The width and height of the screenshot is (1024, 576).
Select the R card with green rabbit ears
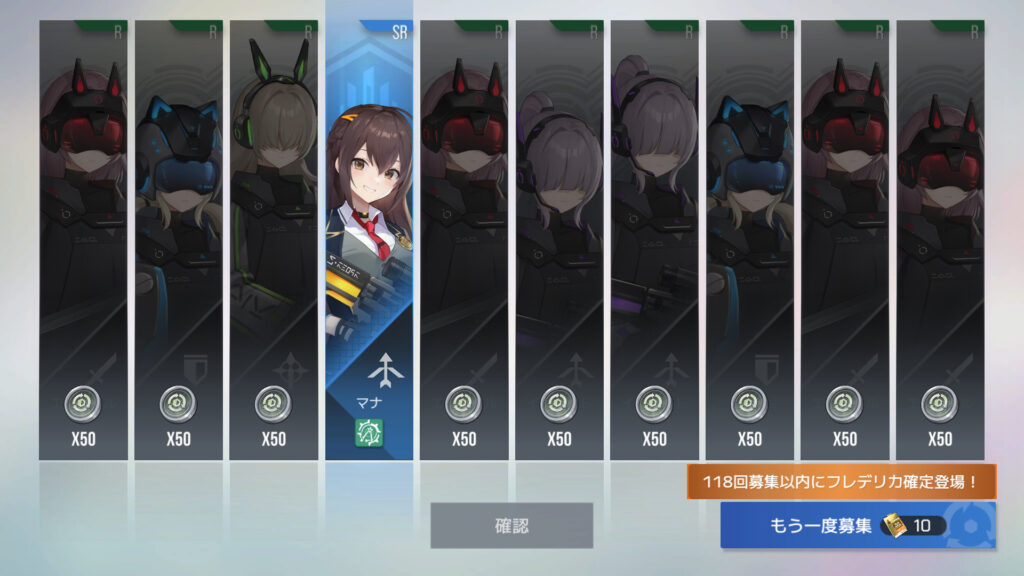pyautogui.click(x=273, y=240)
